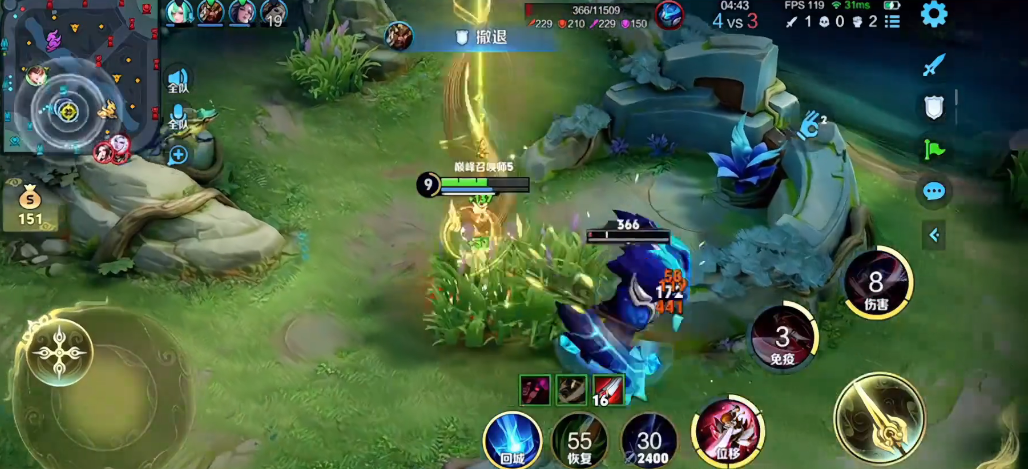
Task: Tap the blue plus icon below microphone
Action: 178,155
